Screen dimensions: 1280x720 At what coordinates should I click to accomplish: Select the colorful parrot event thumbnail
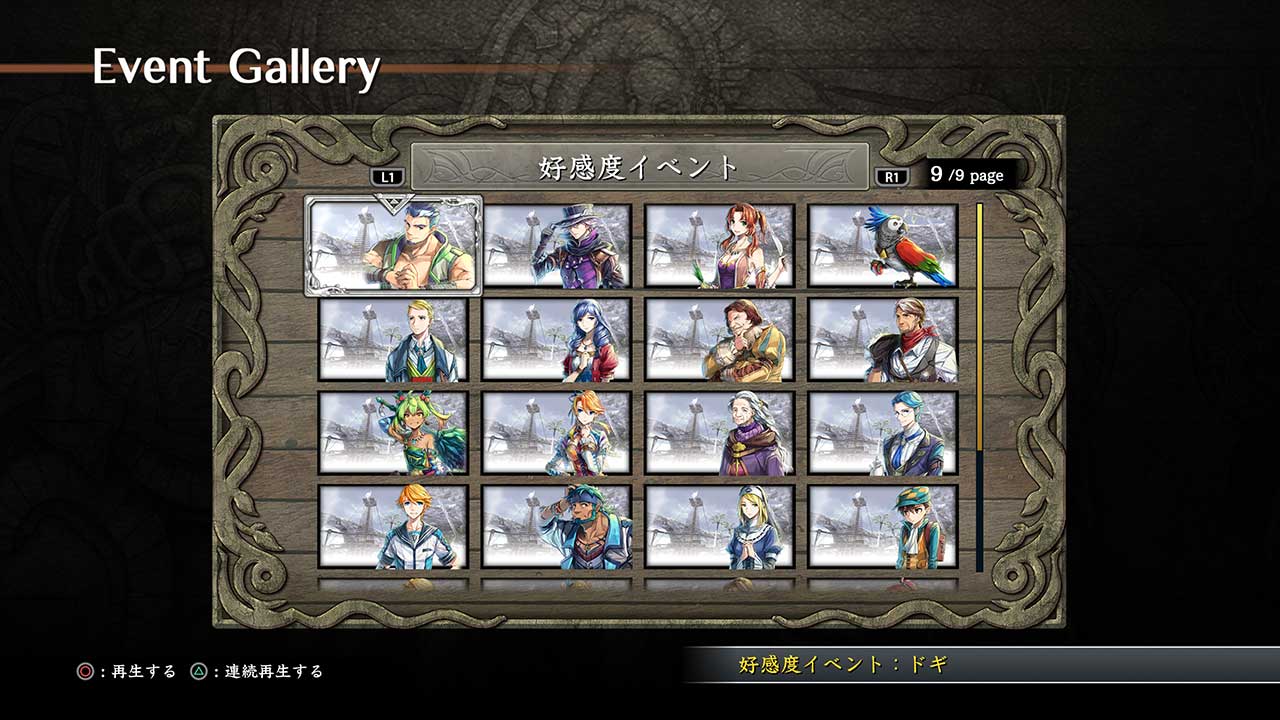(x=883, y=246)
